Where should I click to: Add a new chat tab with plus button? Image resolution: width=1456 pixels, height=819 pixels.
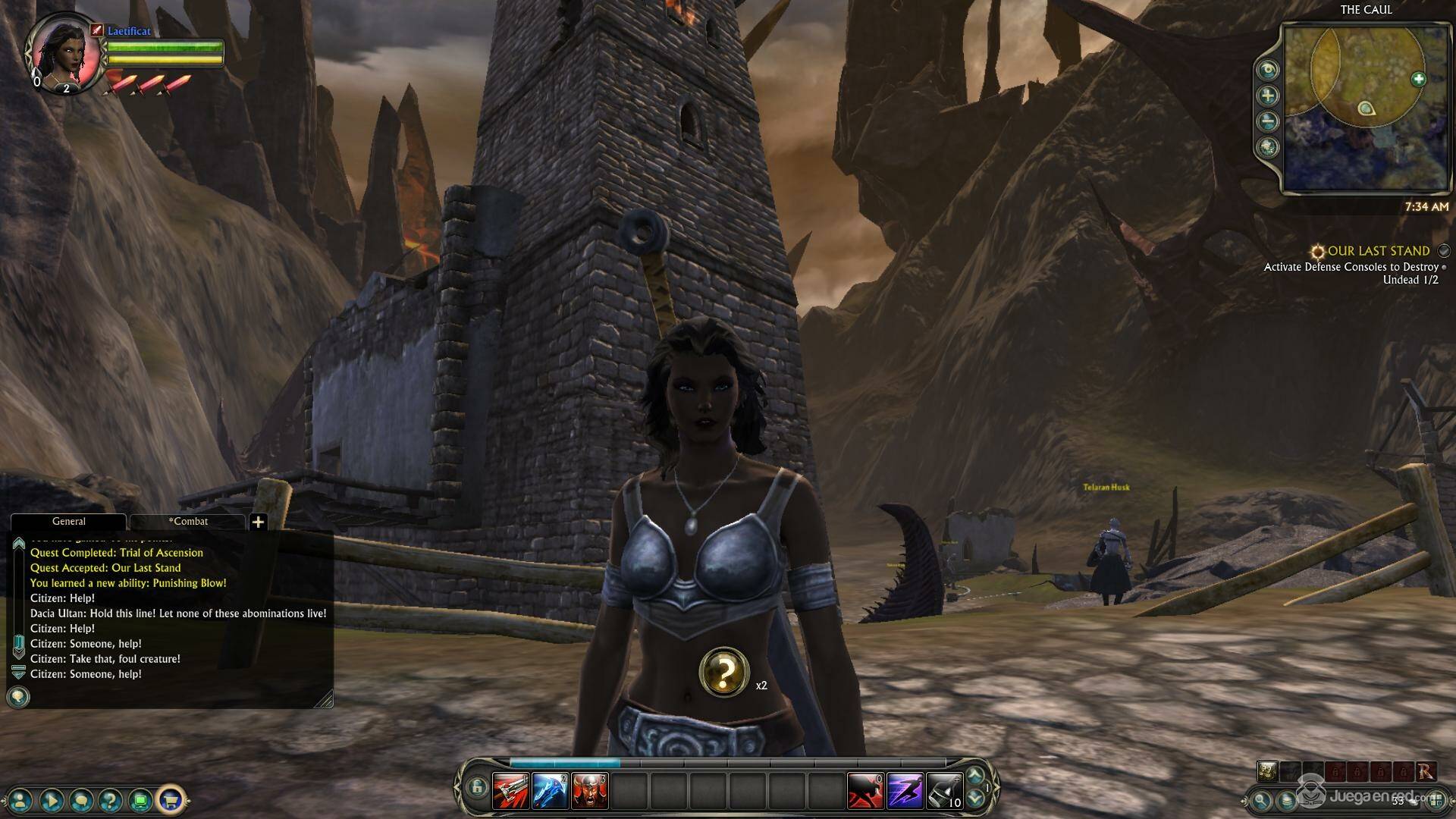pos(258,522)
